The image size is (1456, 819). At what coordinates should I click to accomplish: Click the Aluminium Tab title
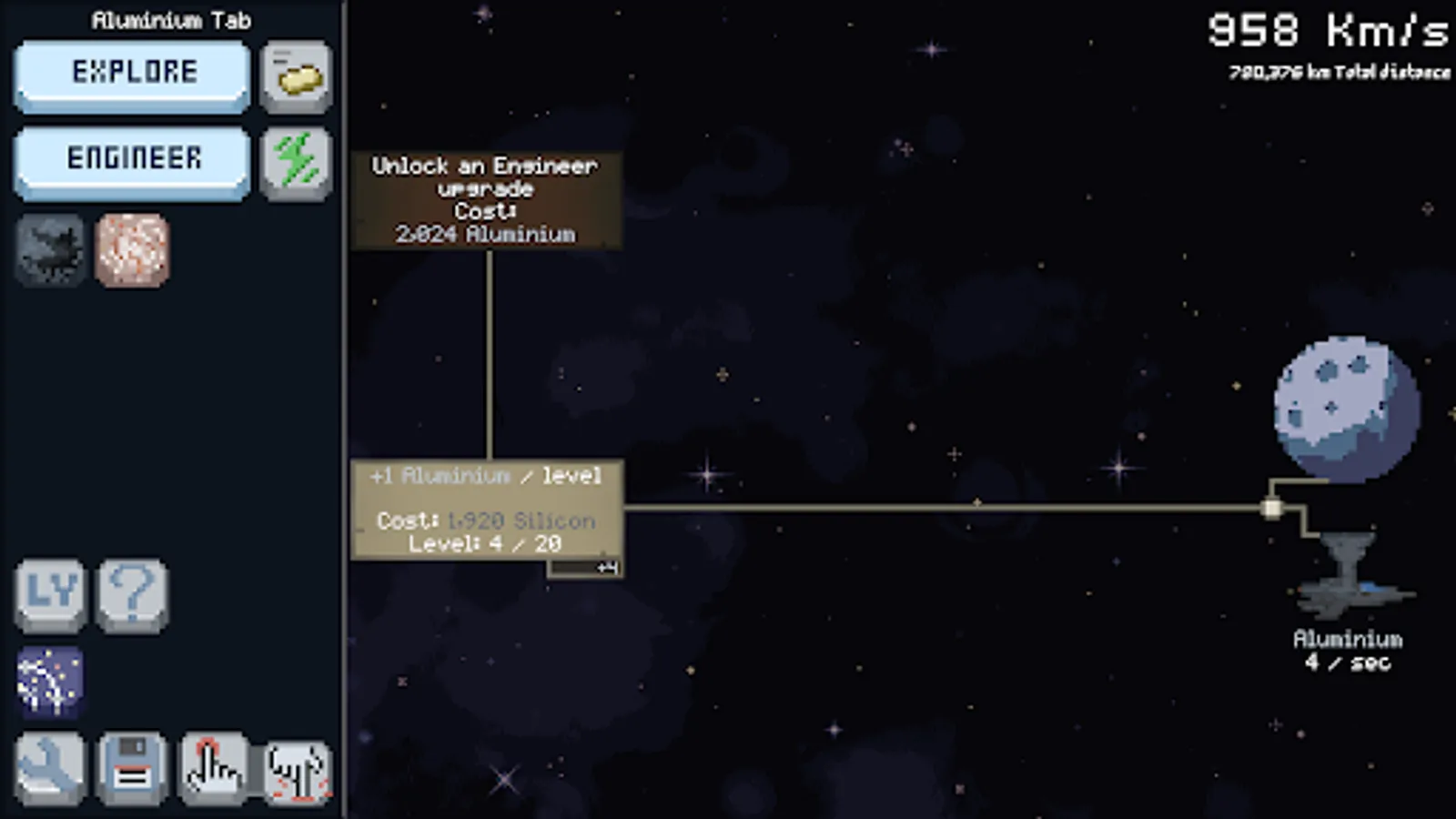pyautogui.click(x=169, y=20)
